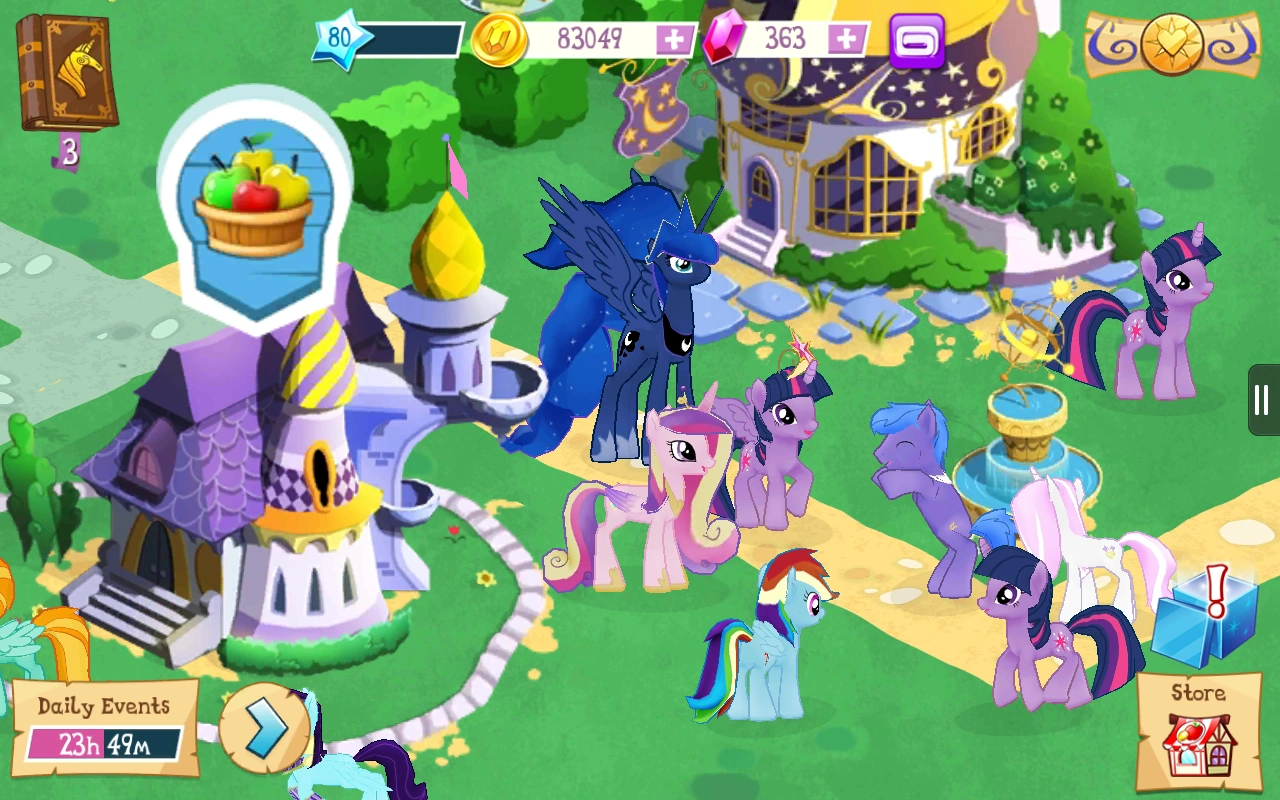Open the Gameloft account button
The image size is (1280, 800).
point(918,40)
